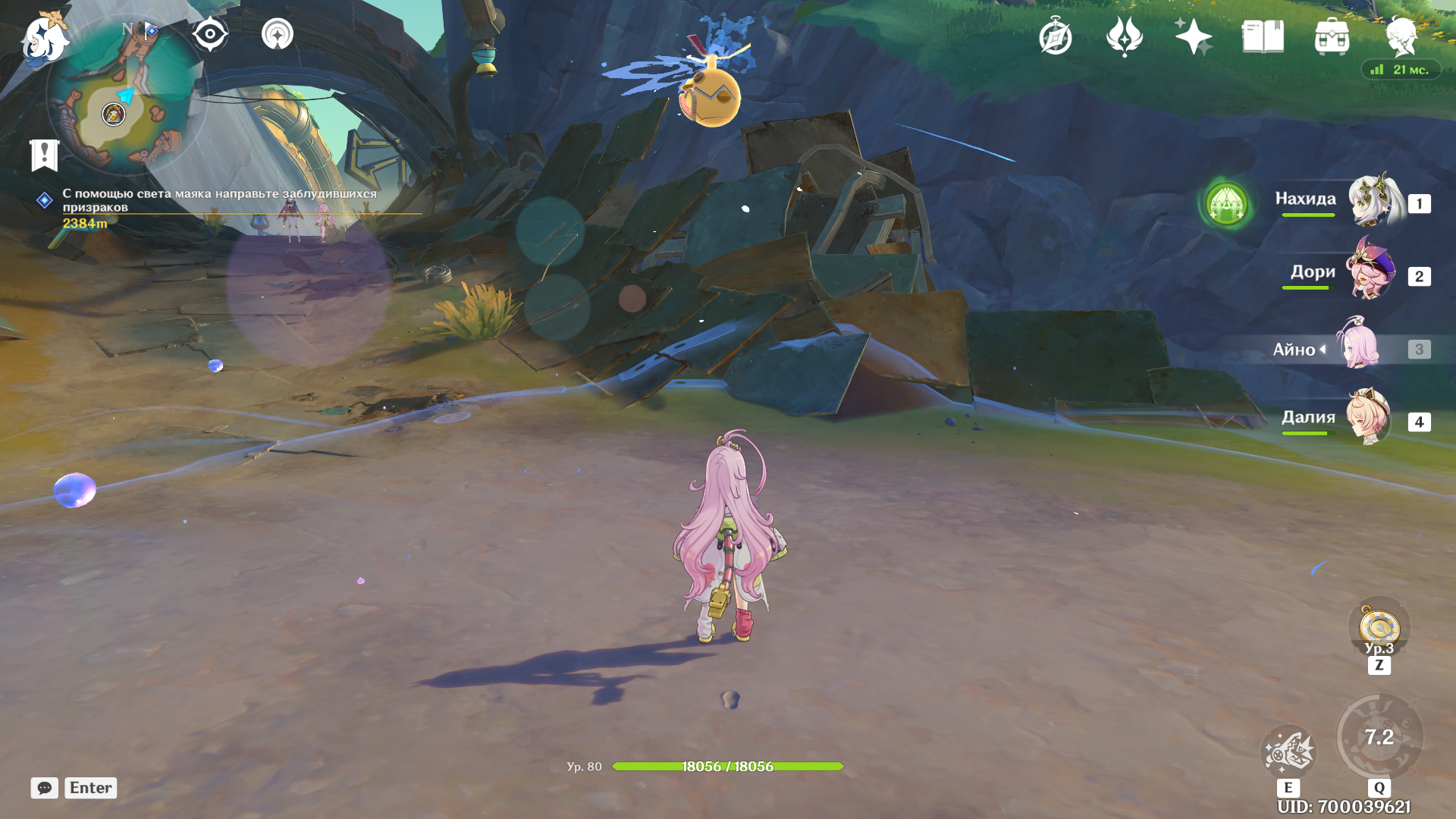
Task: Open the three-leaf icon in top bar
Action: click(1124, 36)
